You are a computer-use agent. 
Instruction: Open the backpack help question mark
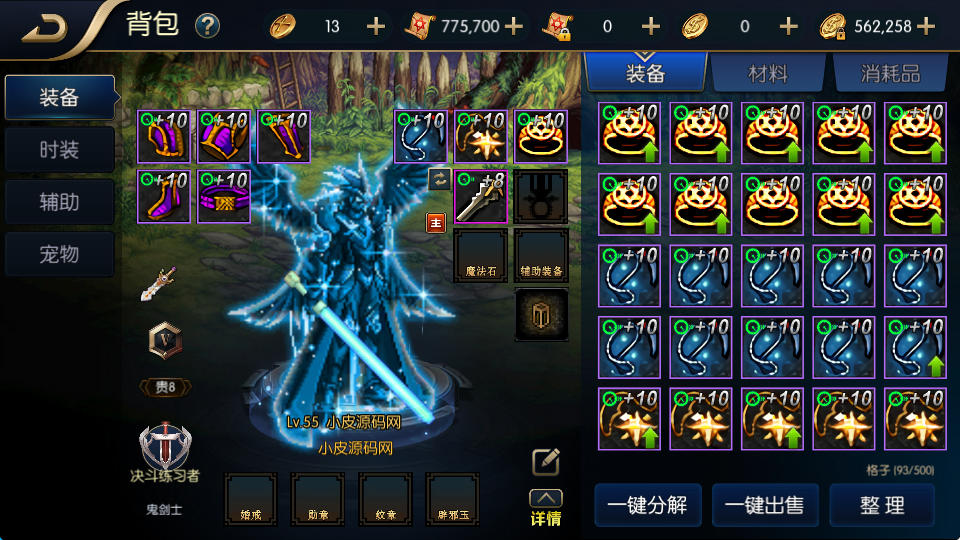coord(207,26)
